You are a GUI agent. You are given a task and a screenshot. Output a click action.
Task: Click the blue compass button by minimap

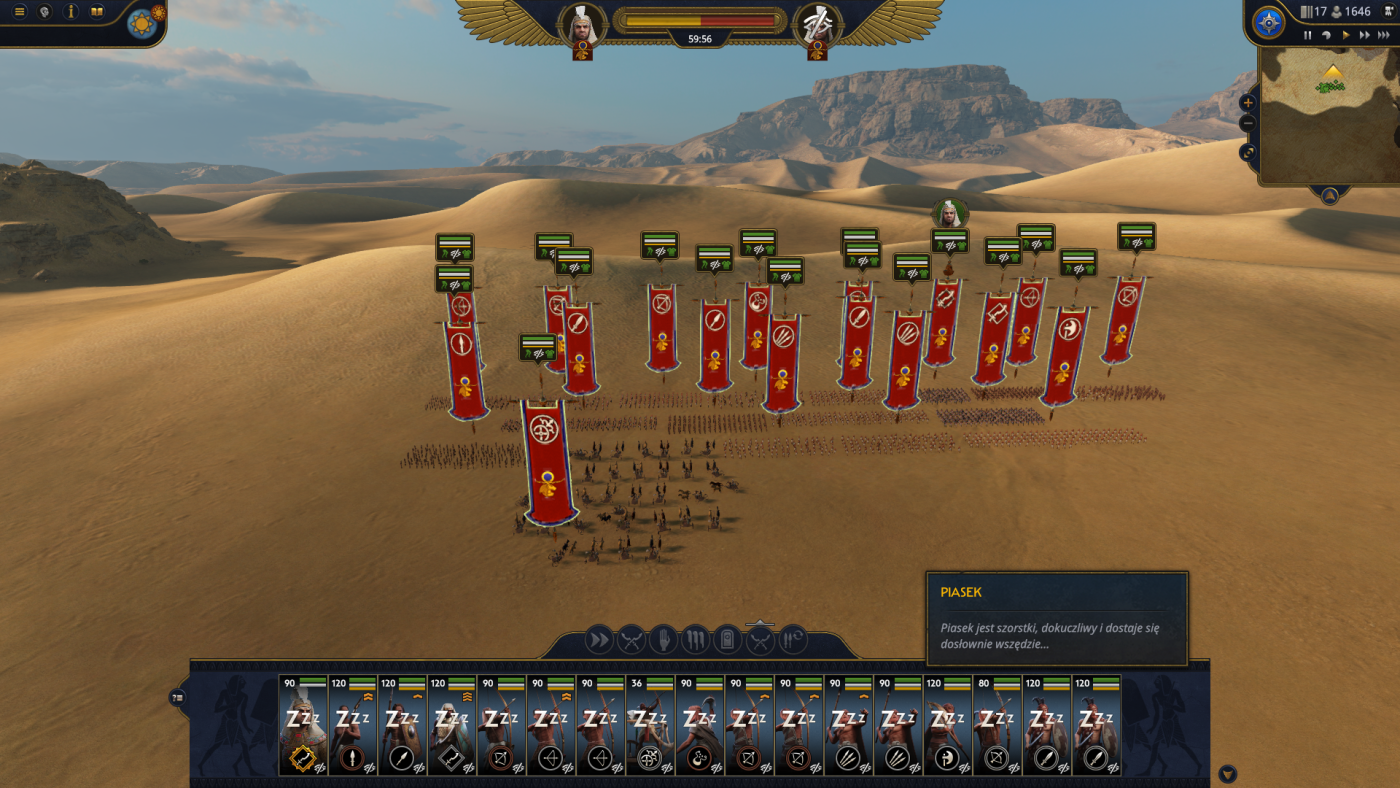1269,23
